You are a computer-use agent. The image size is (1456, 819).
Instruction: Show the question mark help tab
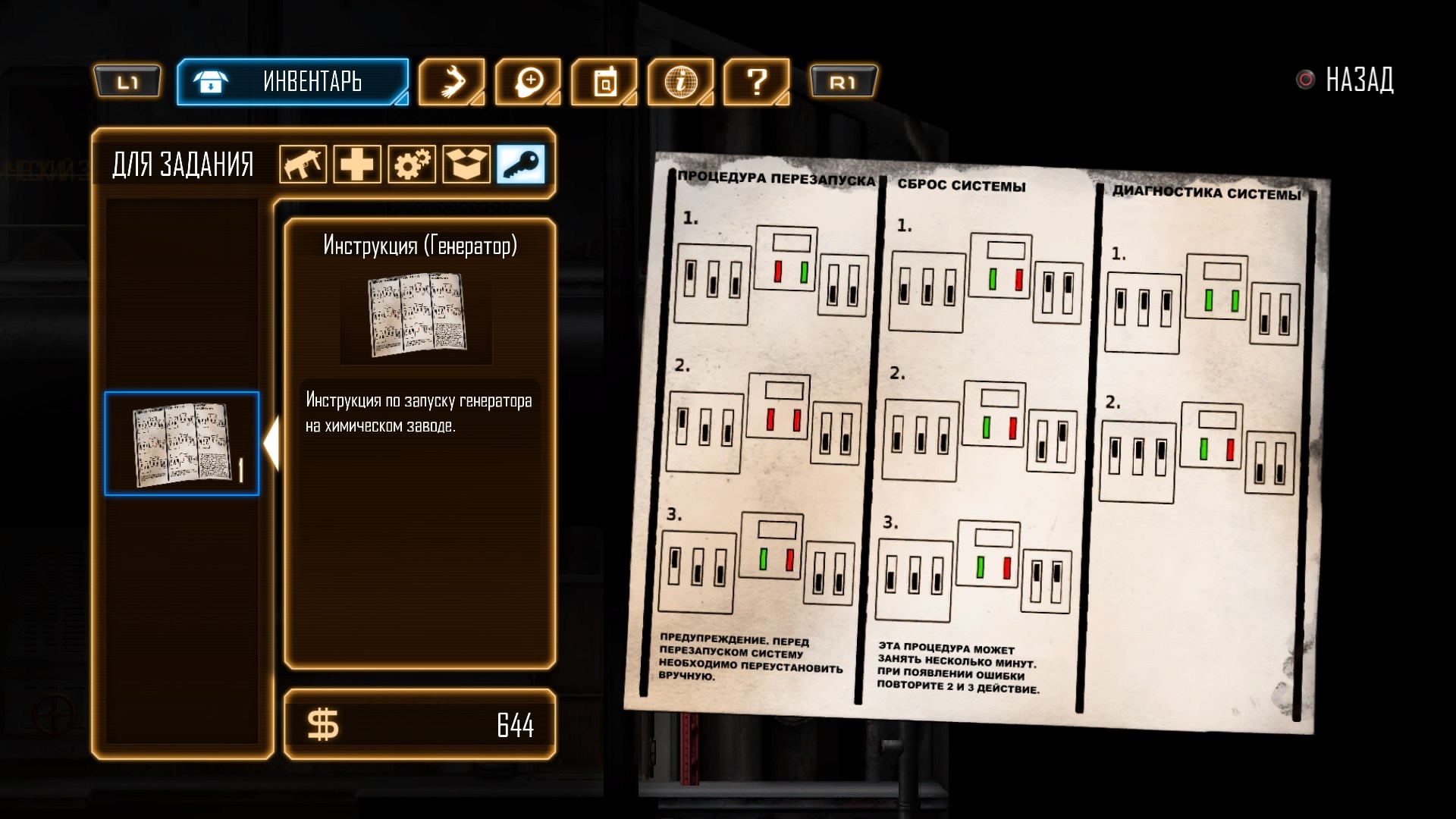[757, 81]
